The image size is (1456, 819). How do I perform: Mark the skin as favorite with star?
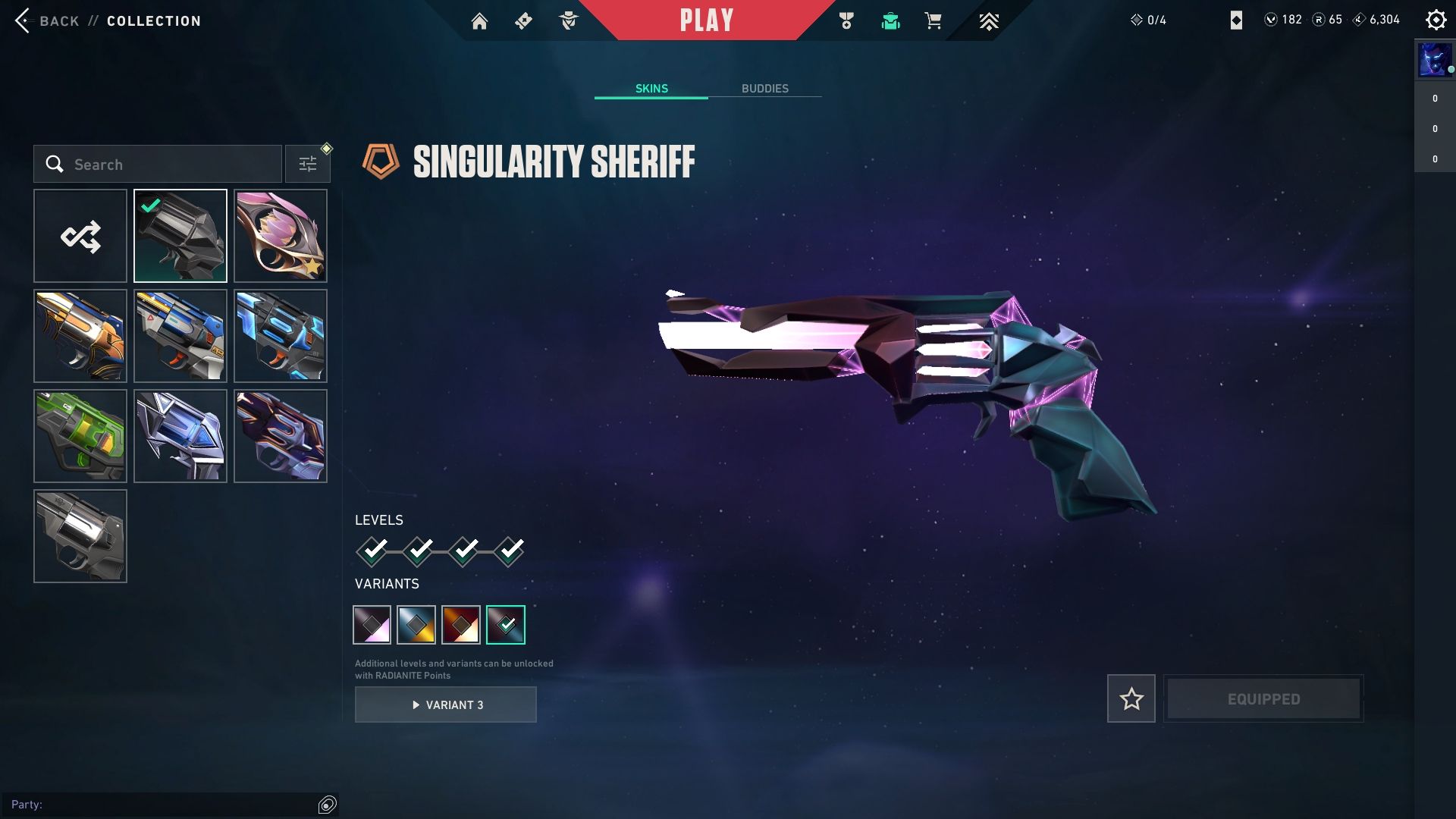pos(1131,698)
